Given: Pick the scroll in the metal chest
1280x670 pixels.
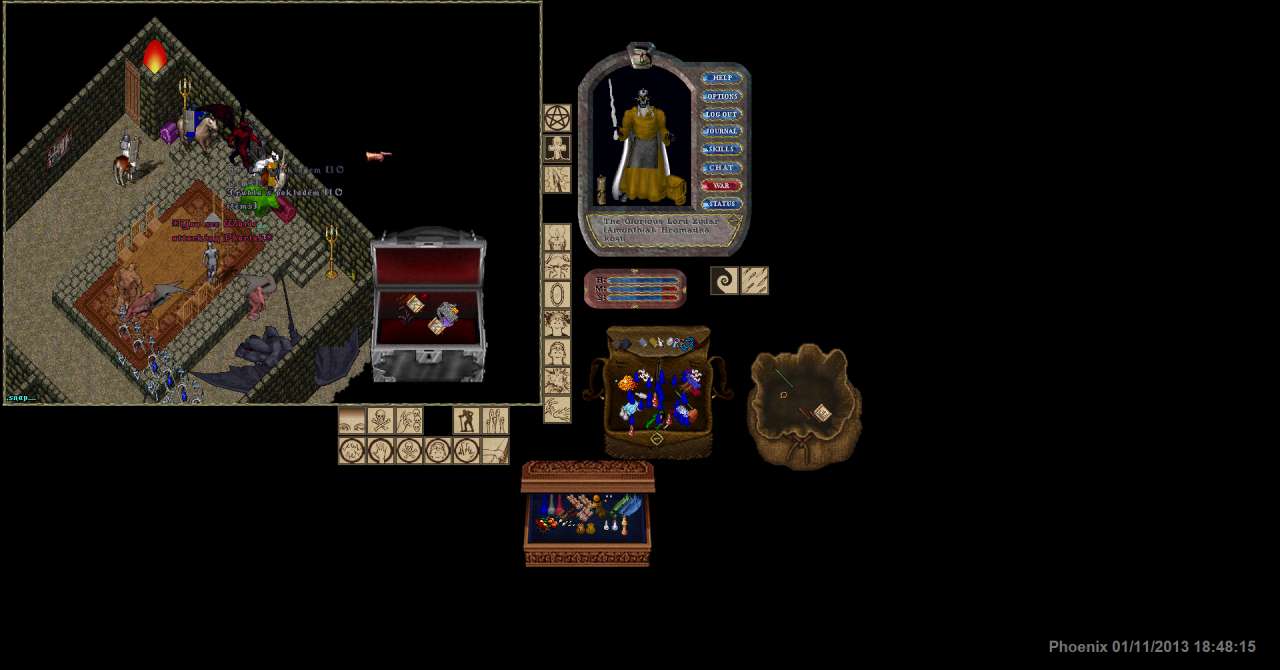Looking at the screenshot, I should pyautogui.click(x=414, y=304).
